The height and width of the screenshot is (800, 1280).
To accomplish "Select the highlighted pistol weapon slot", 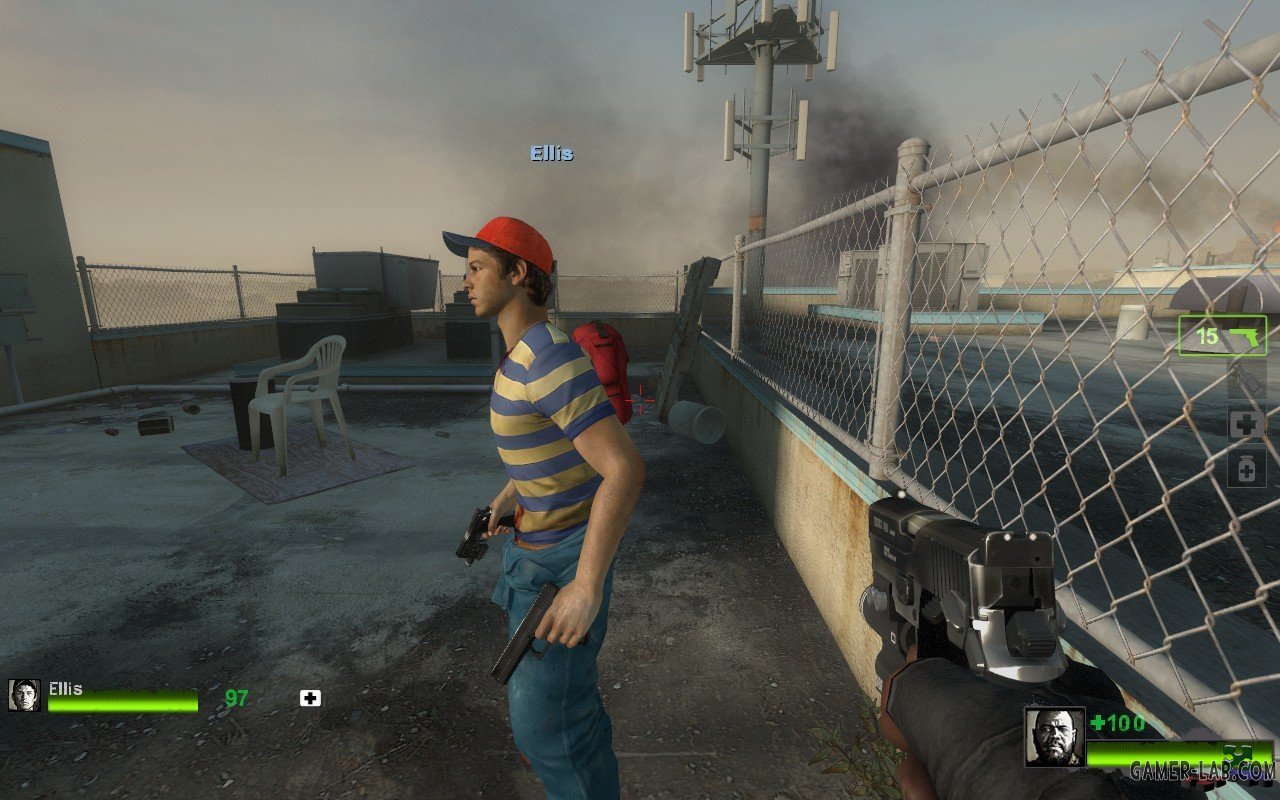I will pyautogui.click(x=1222, y=336).
